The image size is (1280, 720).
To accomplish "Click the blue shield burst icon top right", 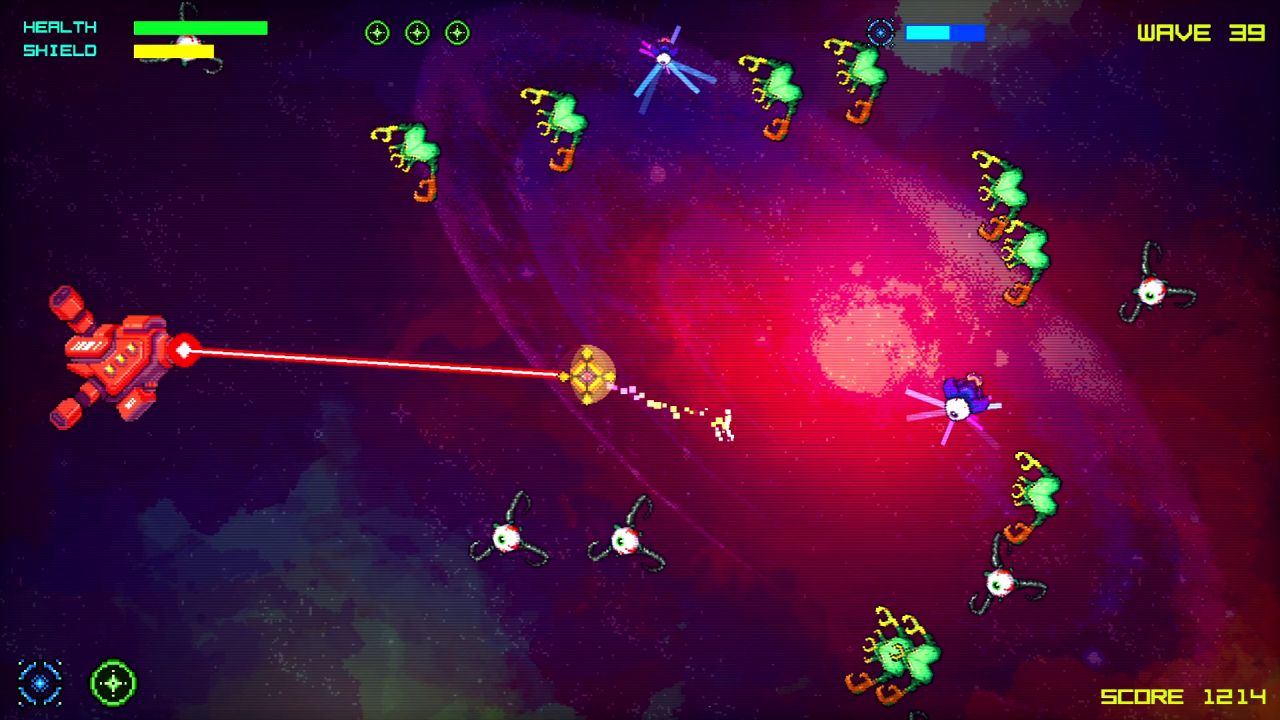I will point(878,33).
